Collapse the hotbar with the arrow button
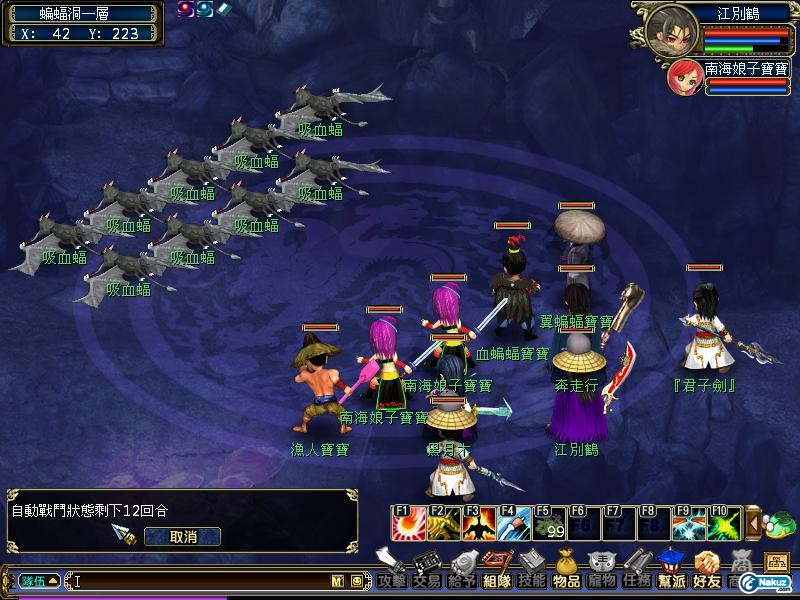 (x=754, y=522)
